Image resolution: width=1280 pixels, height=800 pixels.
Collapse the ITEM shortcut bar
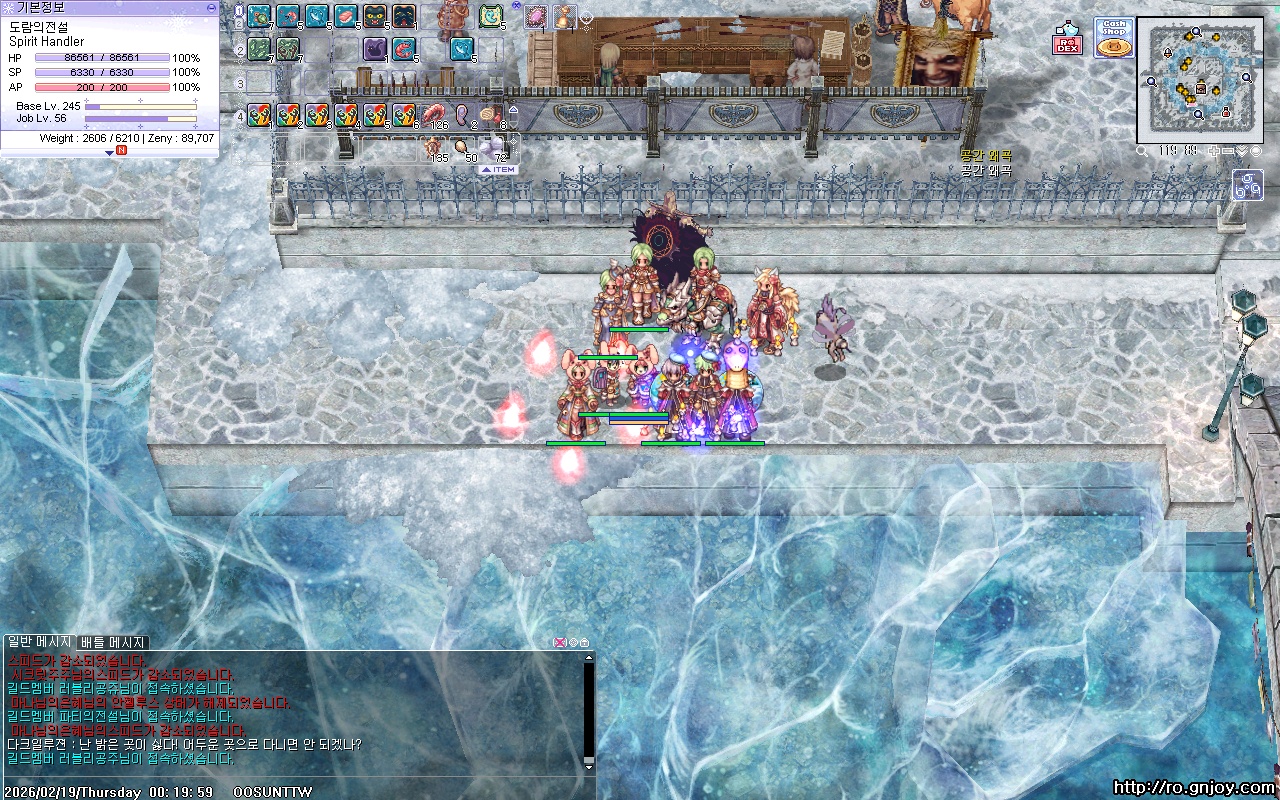click(x=499, y=170)
